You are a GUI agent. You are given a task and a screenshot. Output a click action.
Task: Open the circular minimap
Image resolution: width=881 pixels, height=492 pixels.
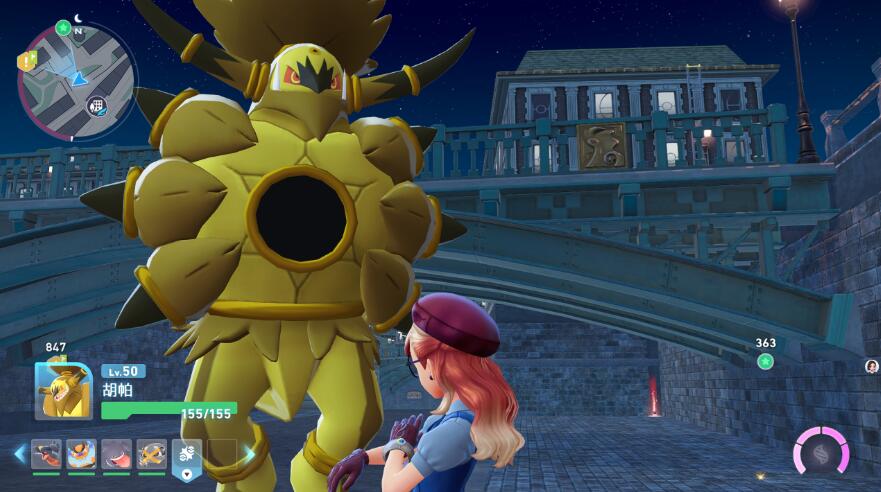(76, 80)
